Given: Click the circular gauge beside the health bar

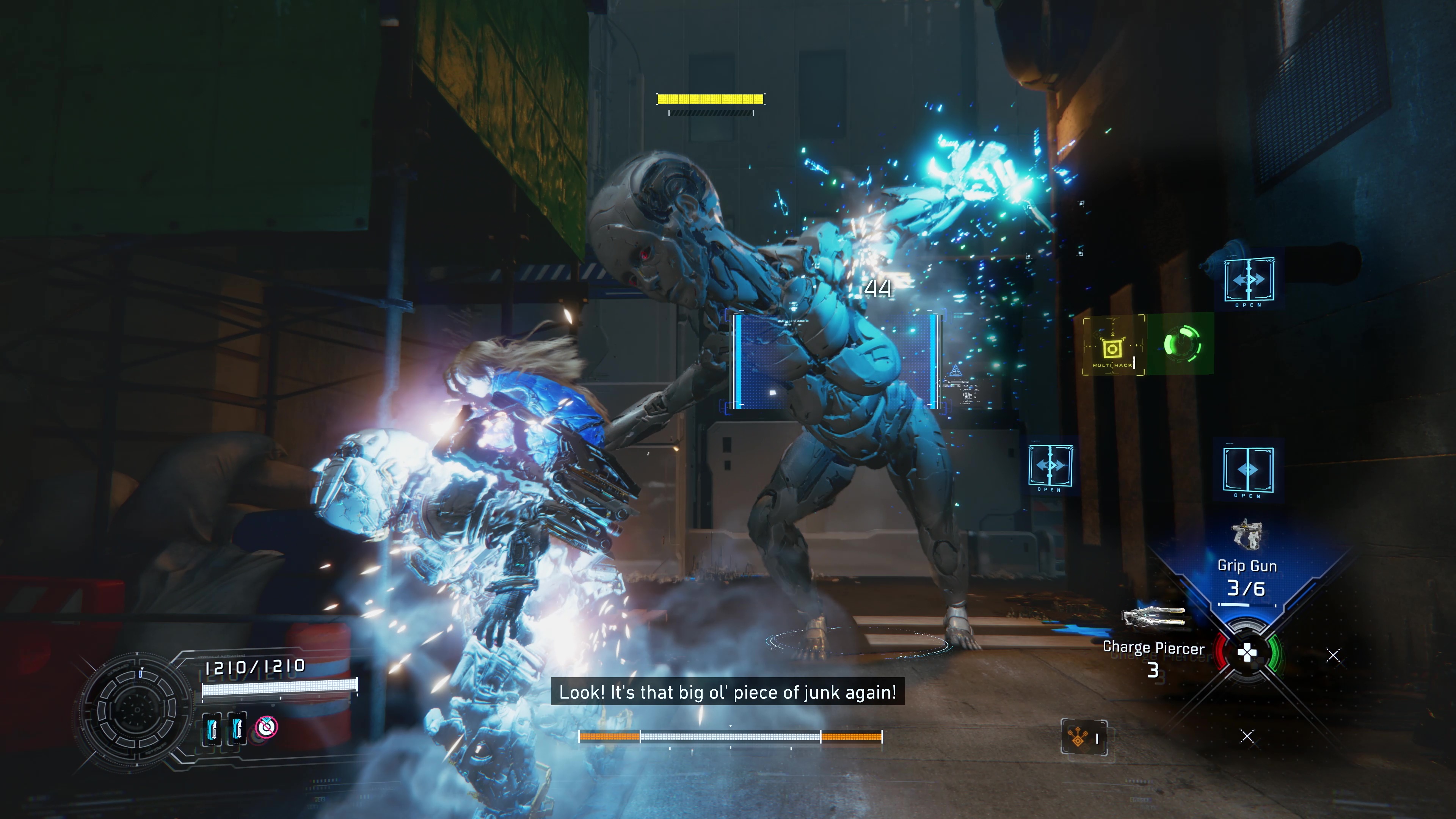Looking at the screenshot, I should (136, 710).
